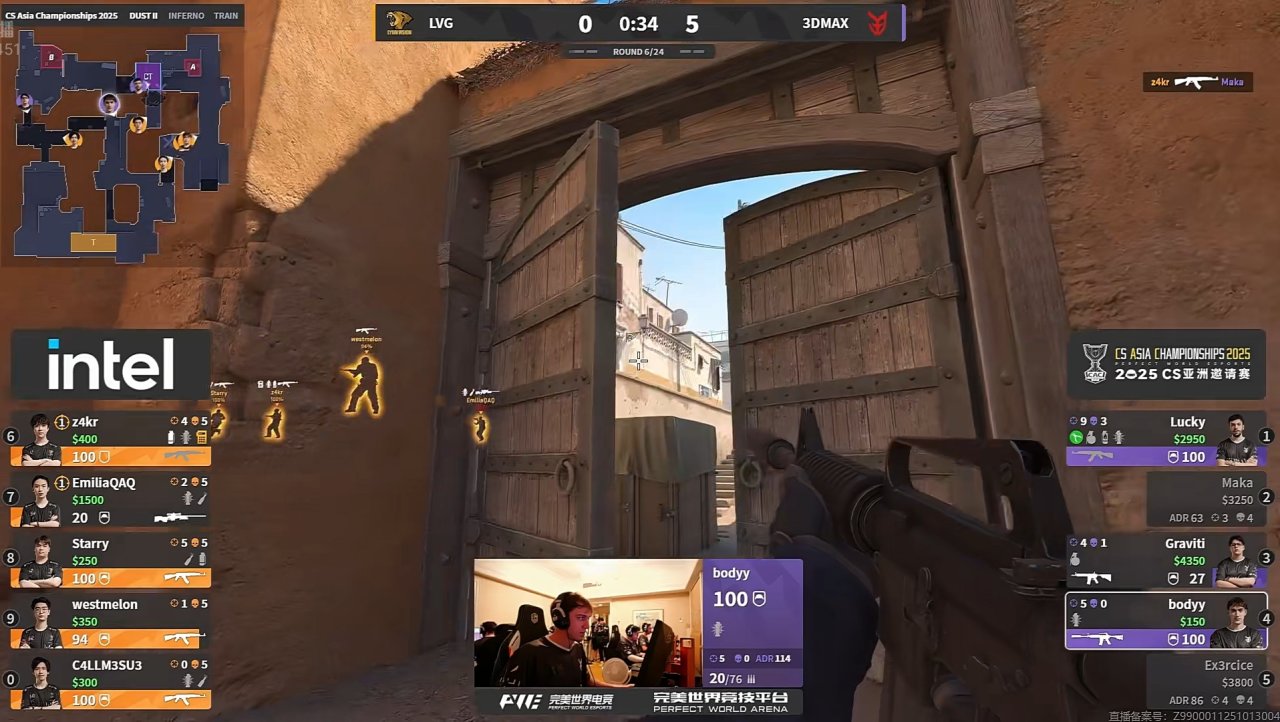Open the z4kr killed Maka killfeed entry
1280x722 pixels.
[1197, 82]
